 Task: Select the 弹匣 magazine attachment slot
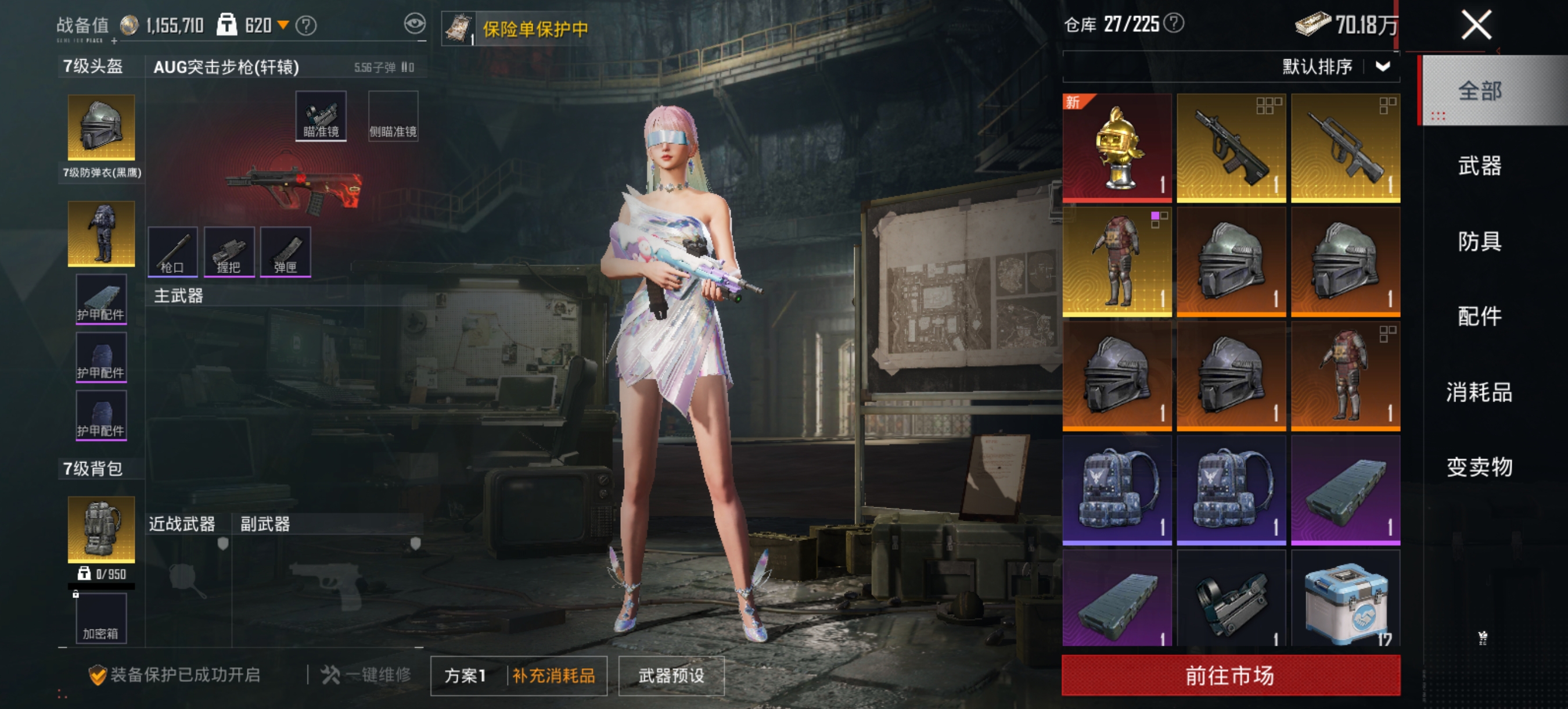click(286, 251)
